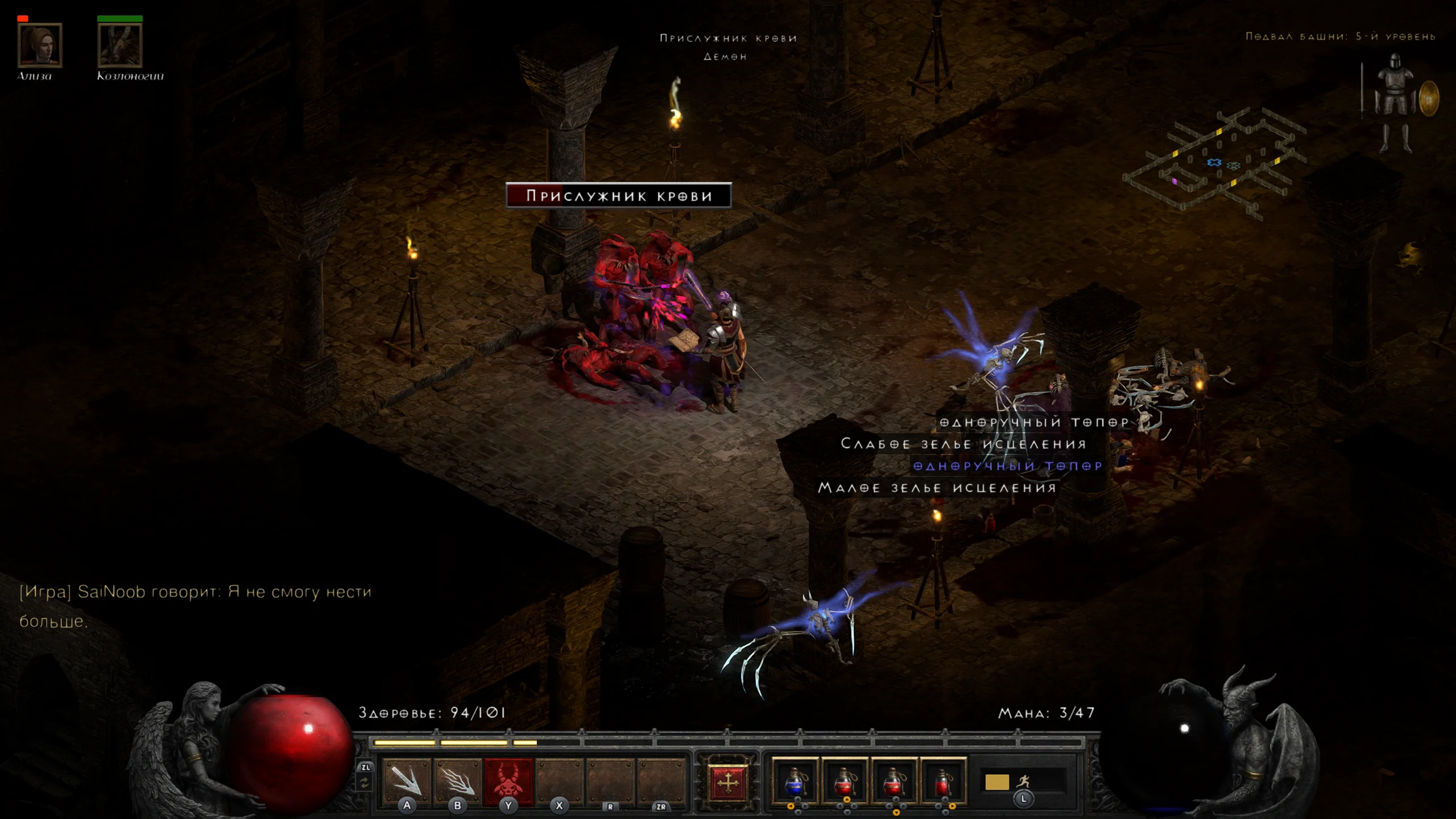Click the dungeon minimap overlay

[1217, 163]
